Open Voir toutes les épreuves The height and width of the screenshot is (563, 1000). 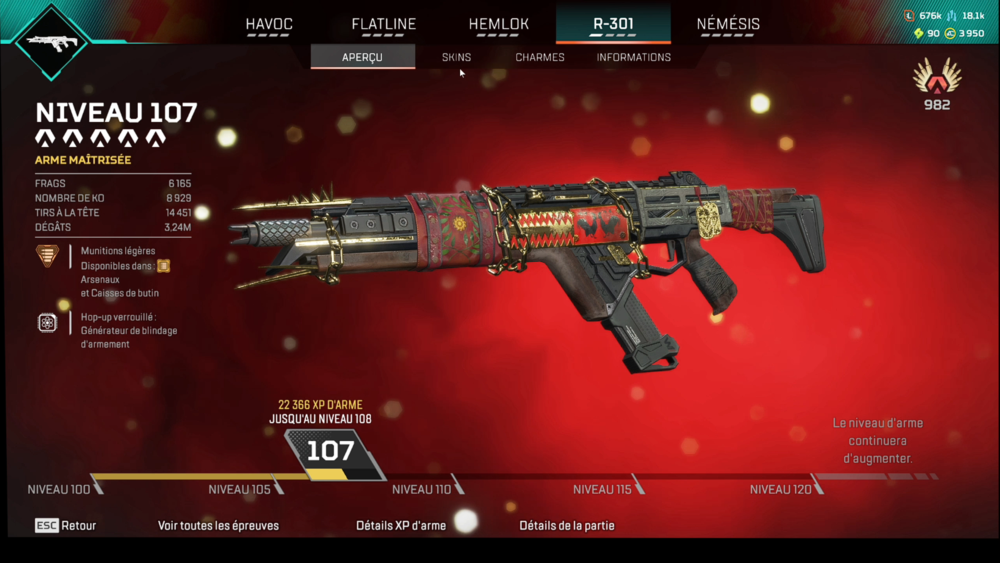coord(218,525)
